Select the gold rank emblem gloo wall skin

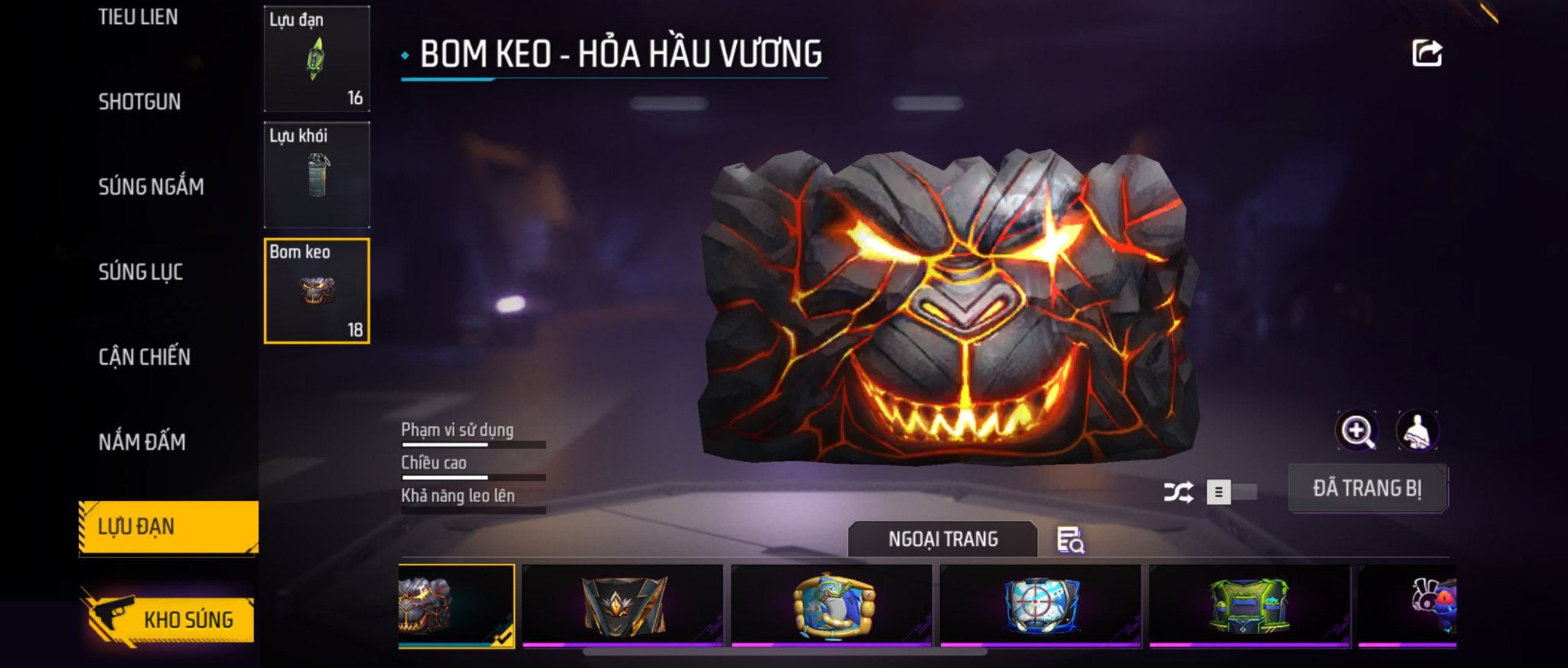pyautogui.click(x=622, y=605)
